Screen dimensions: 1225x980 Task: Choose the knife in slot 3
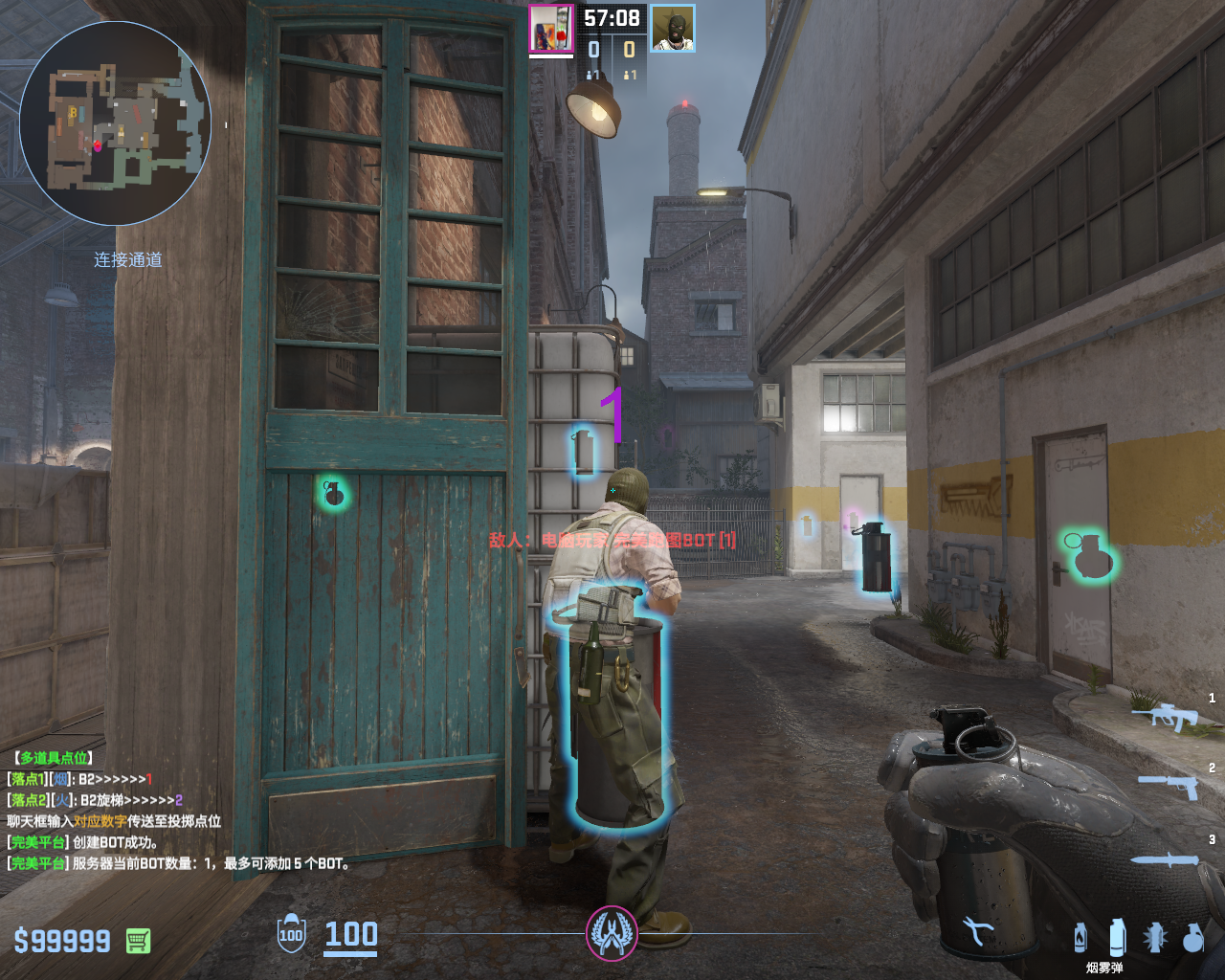coord(1166,859)
